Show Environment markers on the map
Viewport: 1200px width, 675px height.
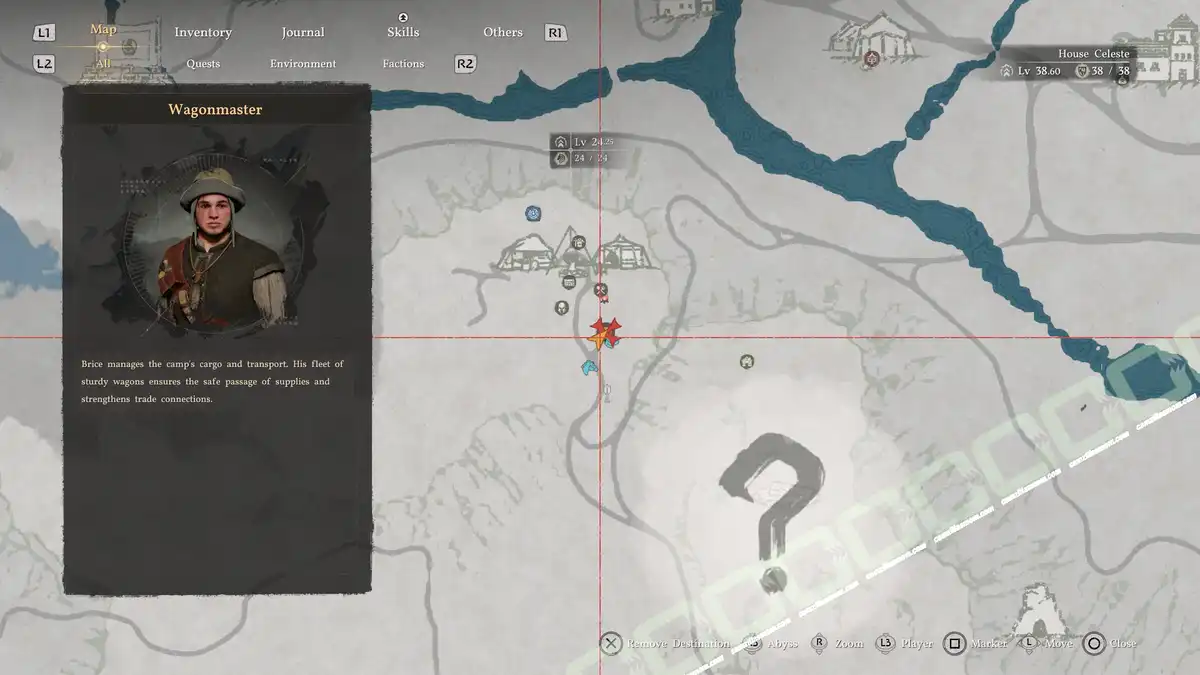click(x=303, y=64)
